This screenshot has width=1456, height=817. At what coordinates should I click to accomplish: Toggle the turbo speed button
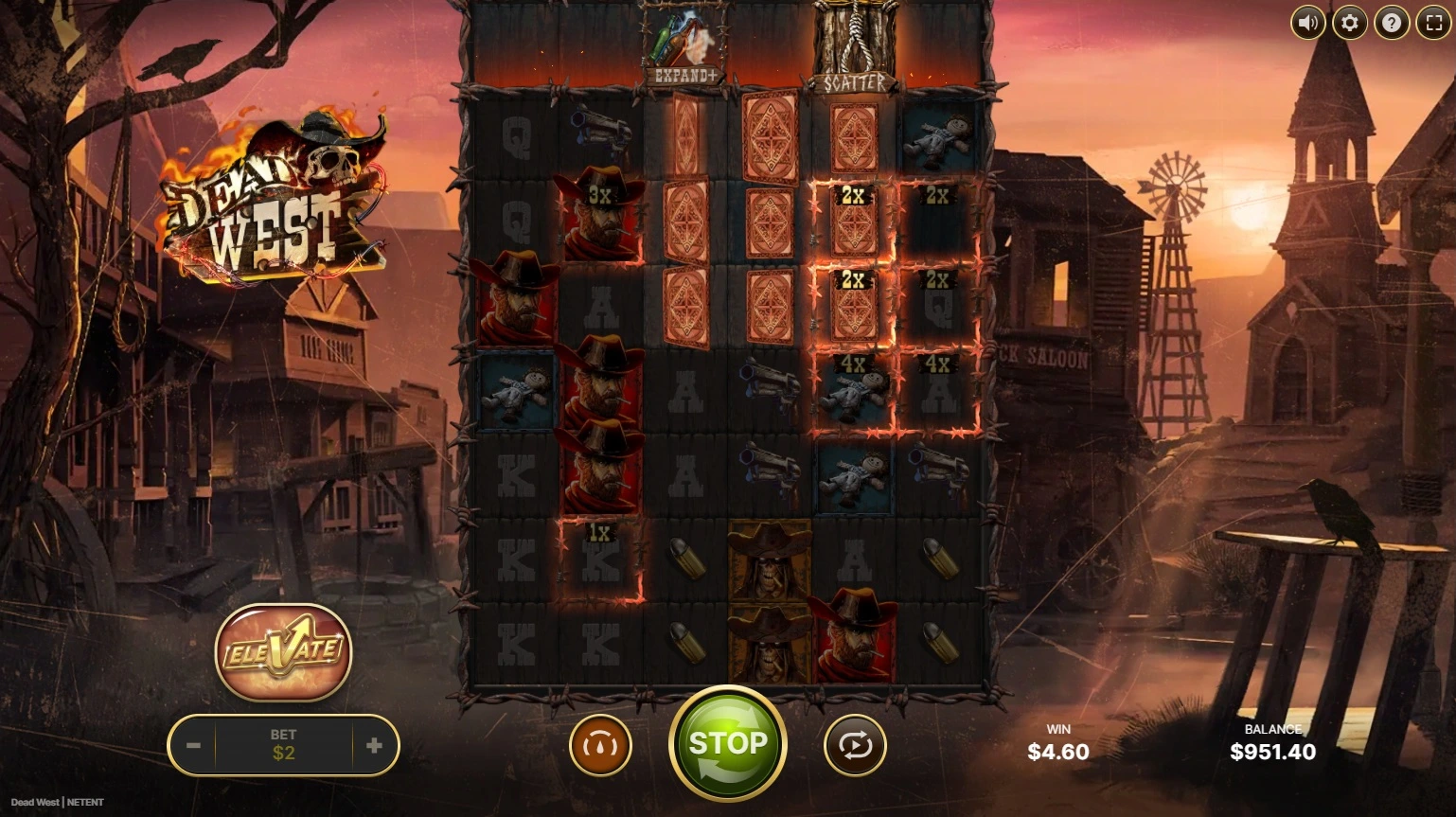(x=600, y=746)
